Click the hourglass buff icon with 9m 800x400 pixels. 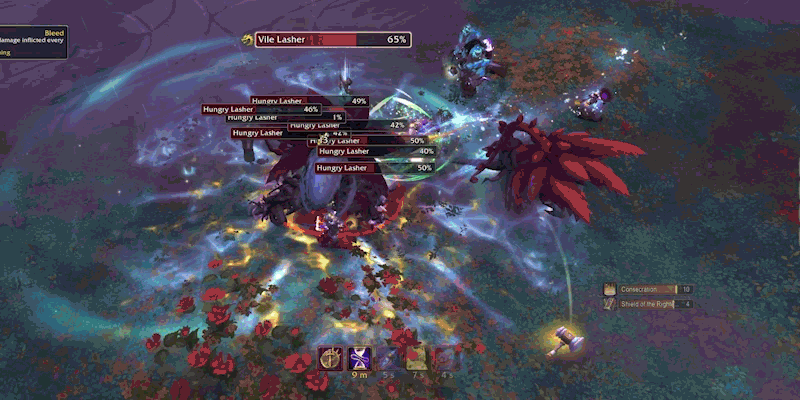359,358
